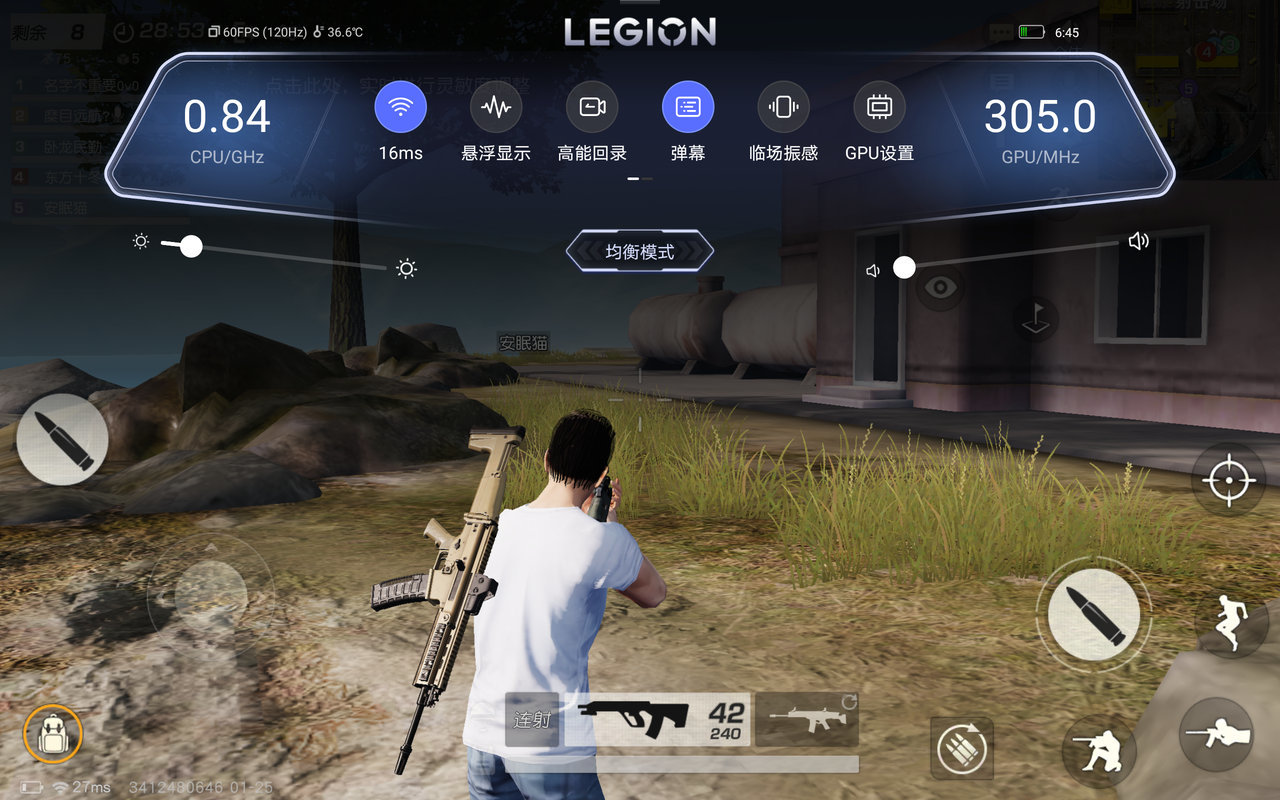
Task: Toggle the 16ms Wi-Fi network button
Action: point(400,107)
